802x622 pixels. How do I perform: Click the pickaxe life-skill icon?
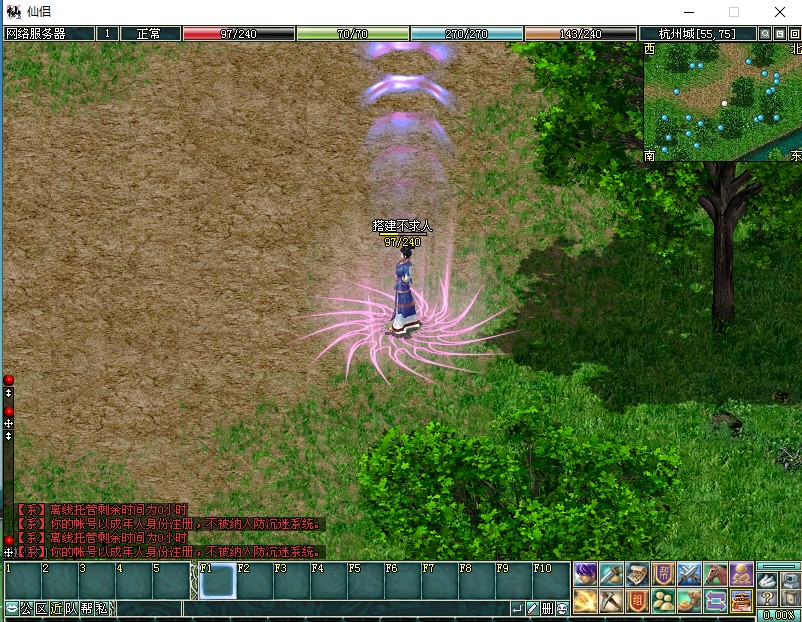(611, 600)
